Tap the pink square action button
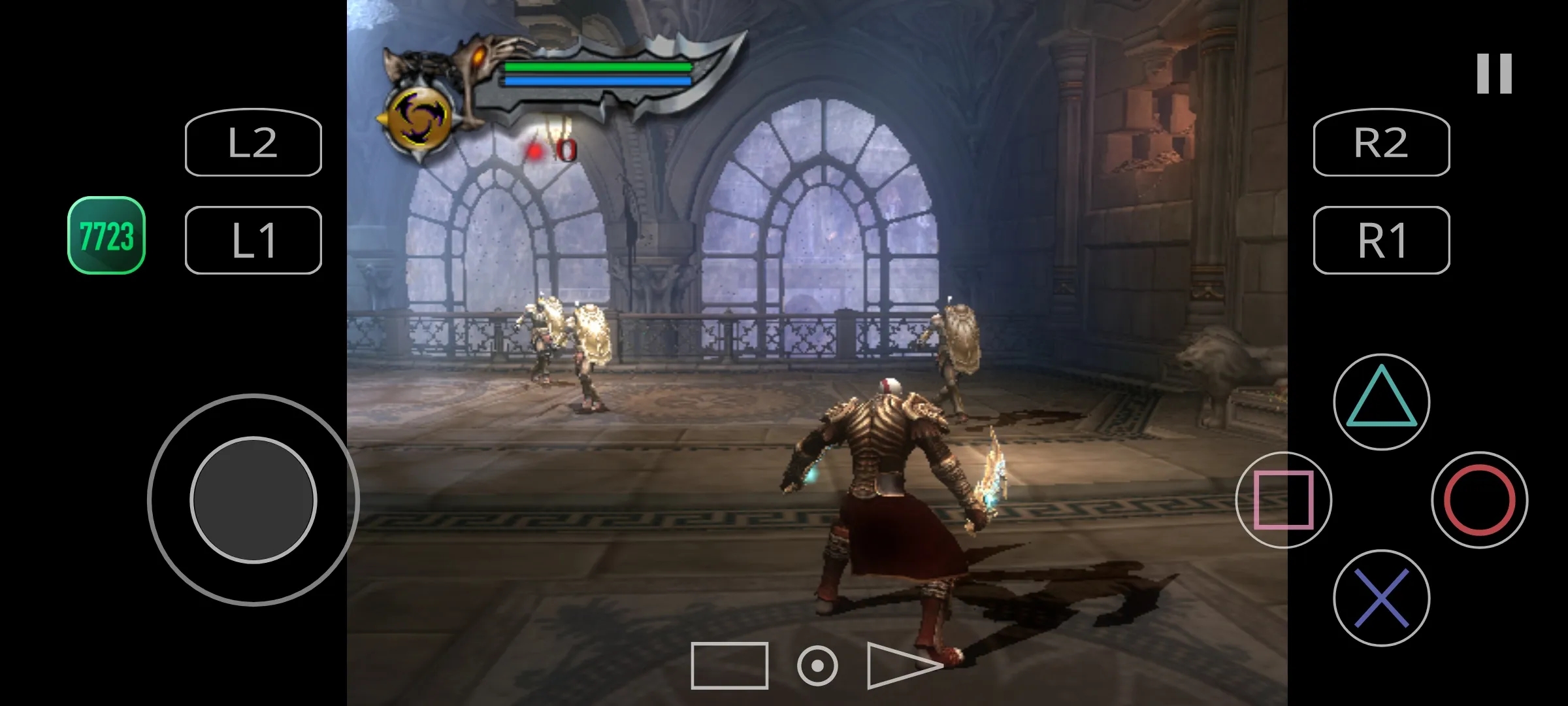This screenshot has width=1568, height=706. pos(1283,499)
